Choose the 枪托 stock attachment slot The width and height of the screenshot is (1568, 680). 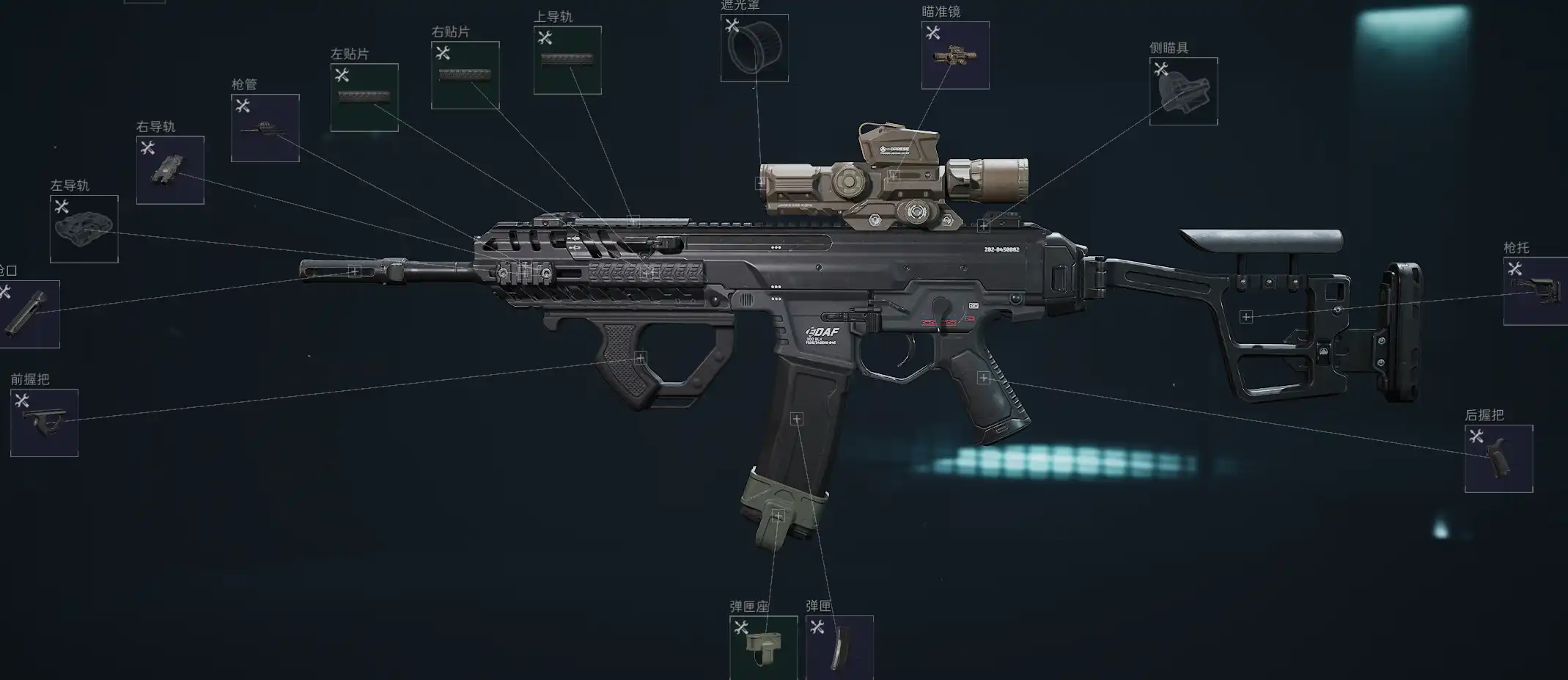tap(1535, 291)
